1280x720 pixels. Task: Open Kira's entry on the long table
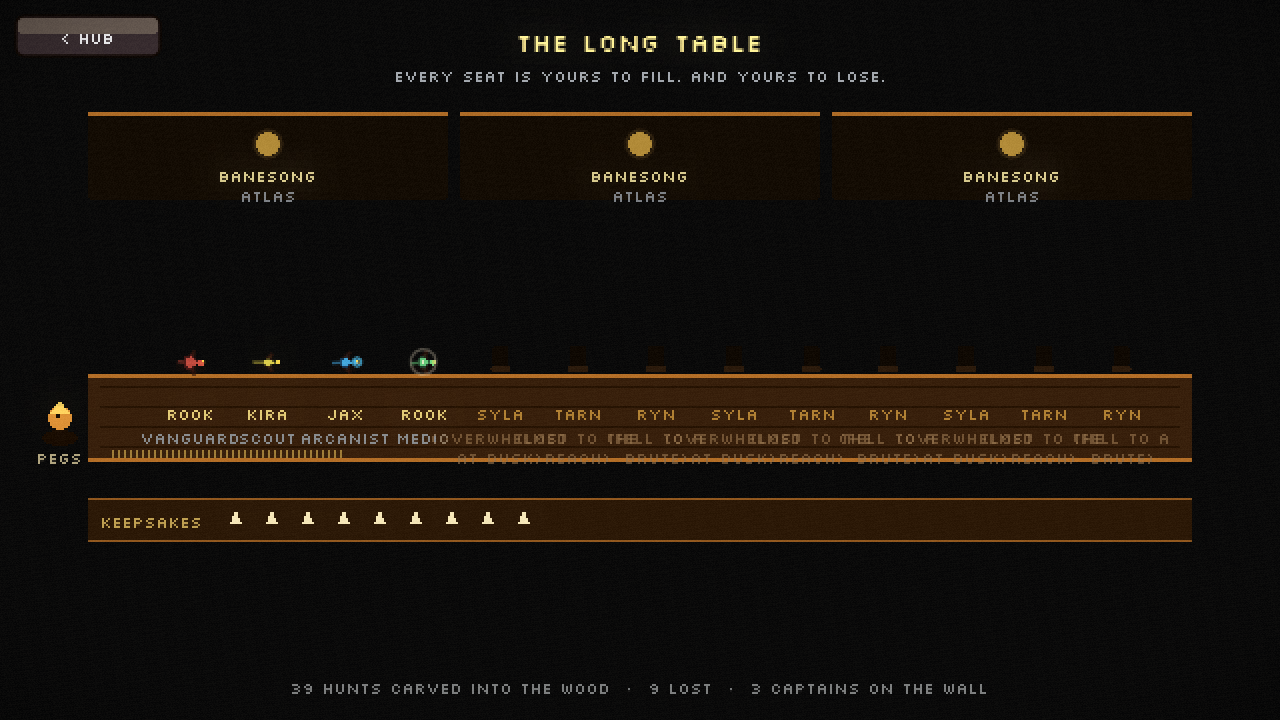(265, 414)
